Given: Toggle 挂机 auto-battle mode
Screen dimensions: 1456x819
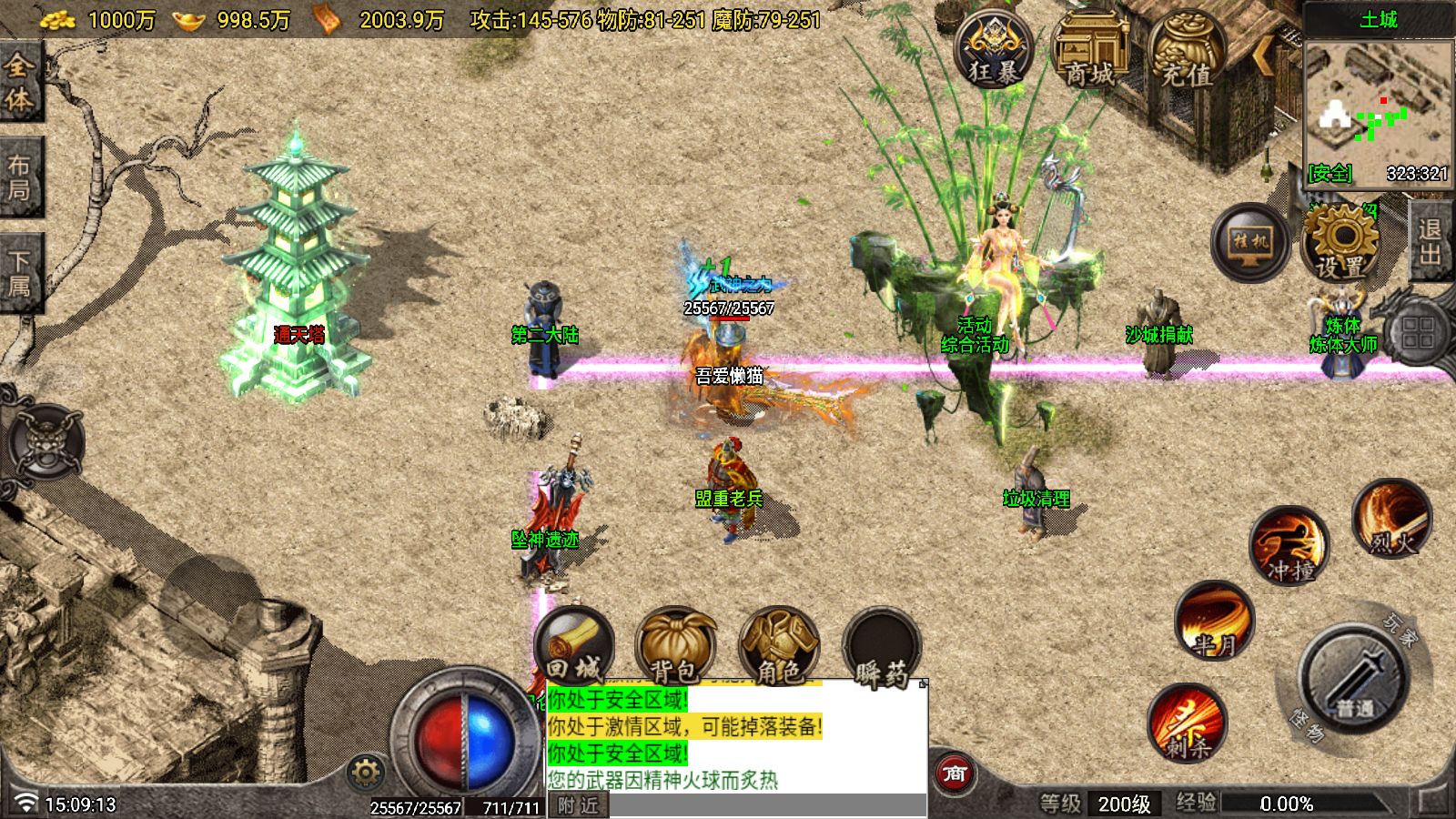Looking at the screenshot, I should (1250, 242).
